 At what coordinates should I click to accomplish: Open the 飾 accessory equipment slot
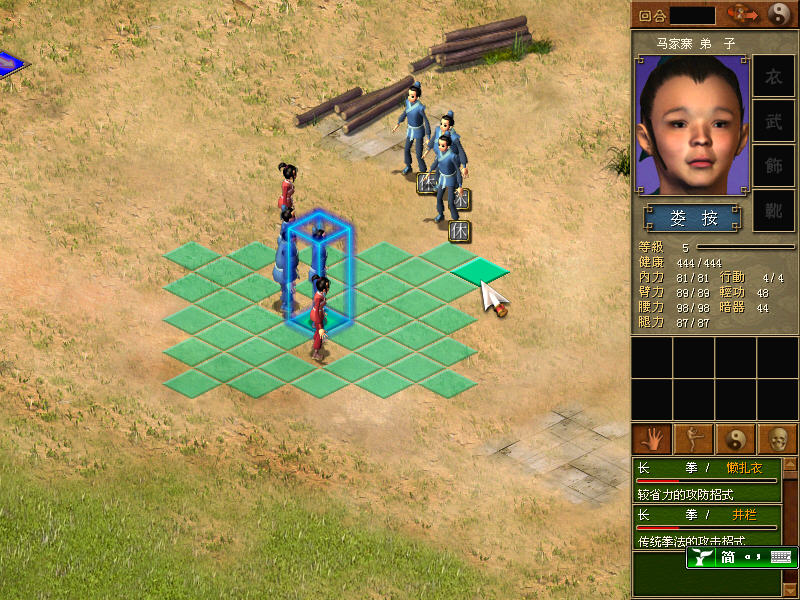pos(773,165)
